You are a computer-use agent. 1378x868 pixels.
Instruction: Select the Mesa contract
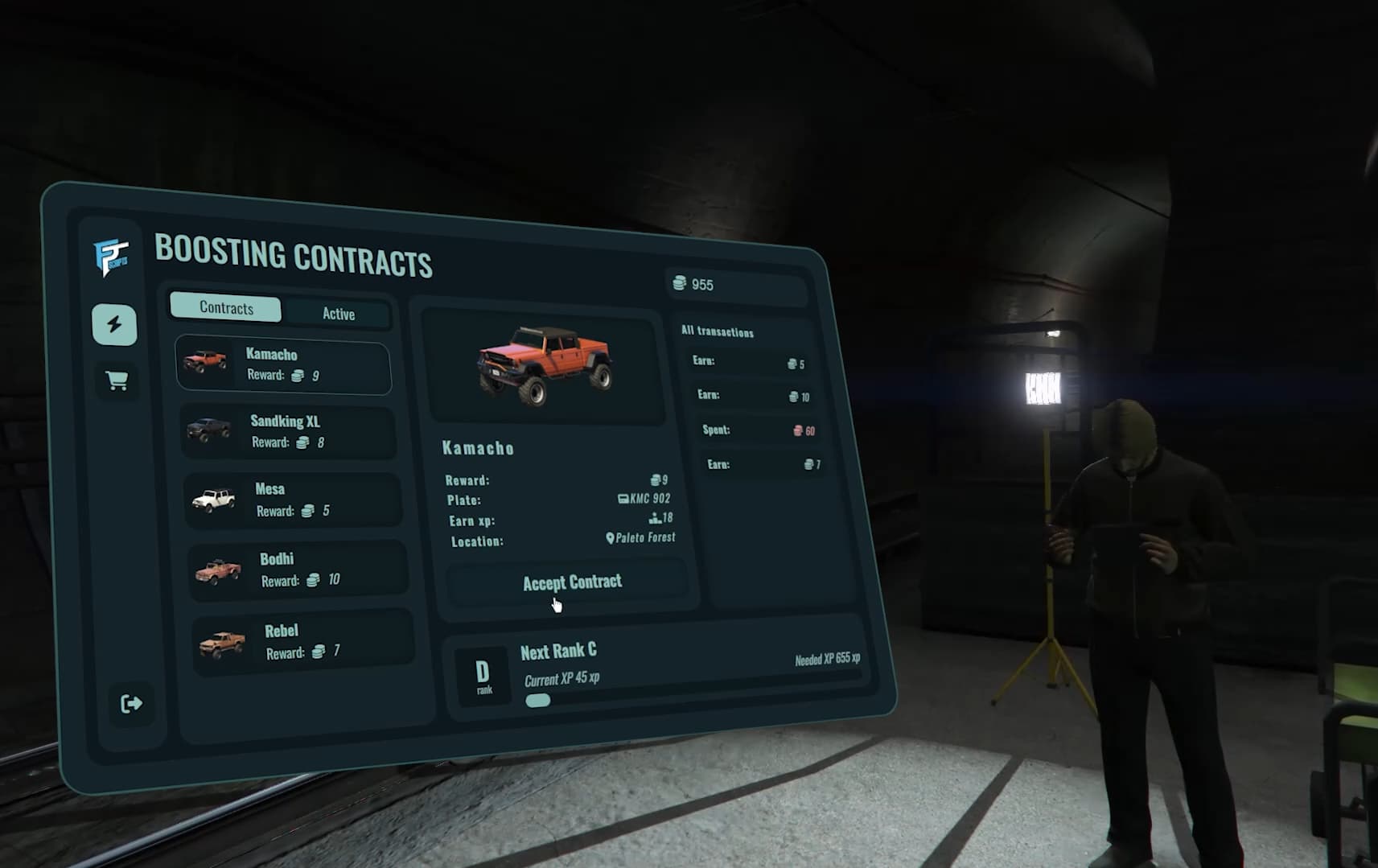[293, 499]
